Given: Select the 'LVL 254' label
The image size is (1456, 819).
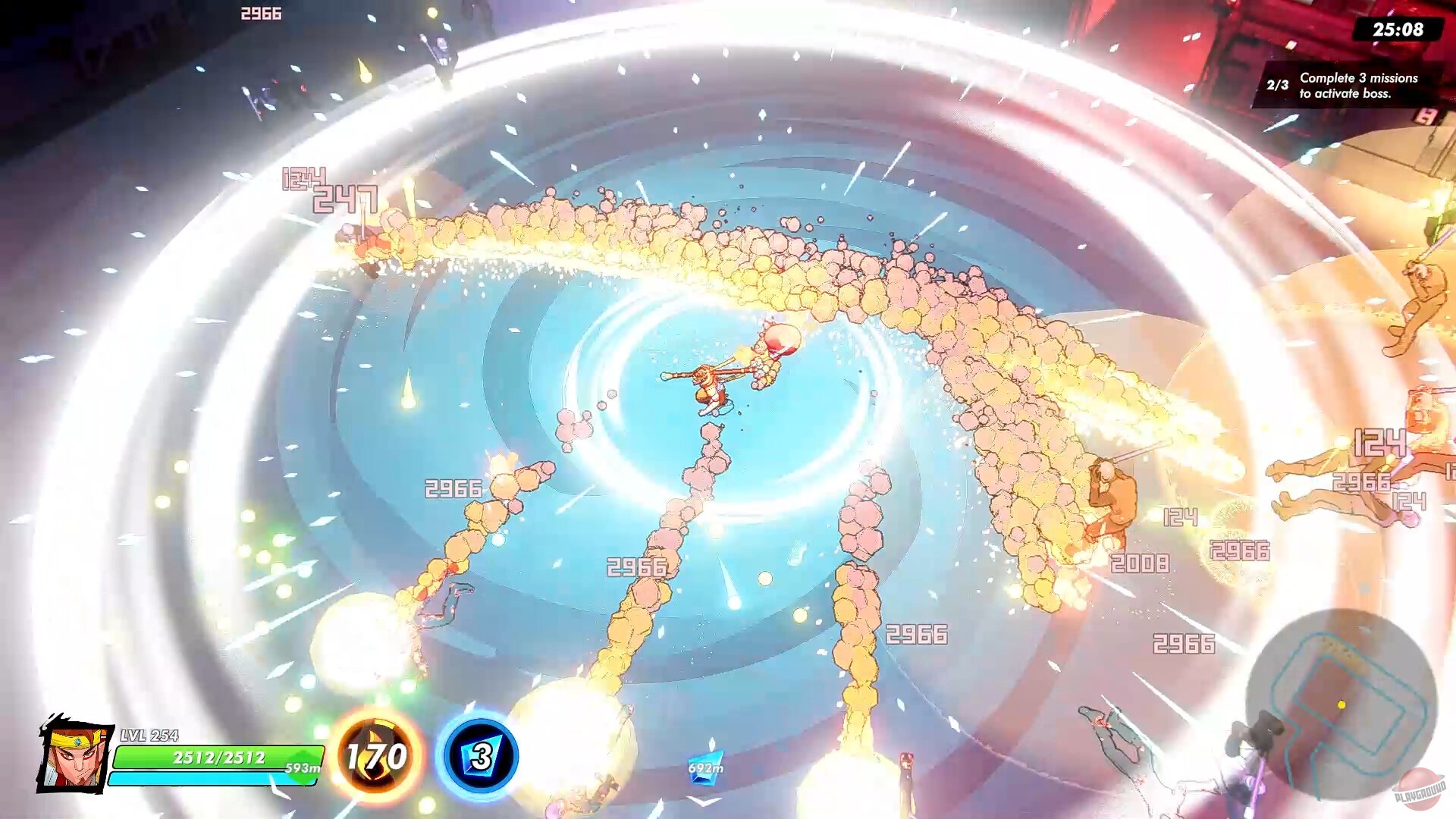Looking at the screenshot, I should click(149, 735).
